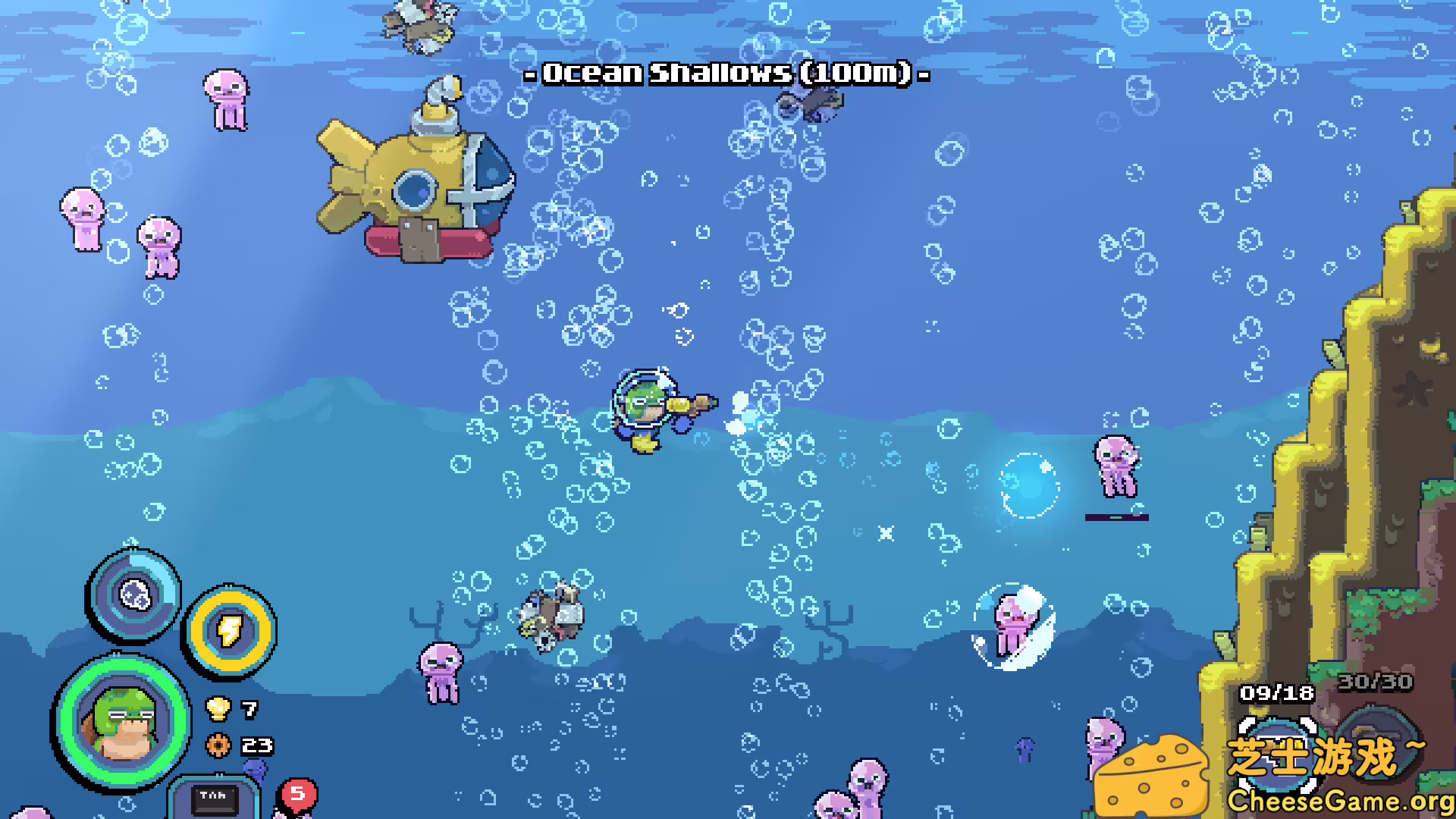This screenshot has height=819, width=1456.
Task: Click the lightbulb currency icon showing 7
Action: coord(219,711)
